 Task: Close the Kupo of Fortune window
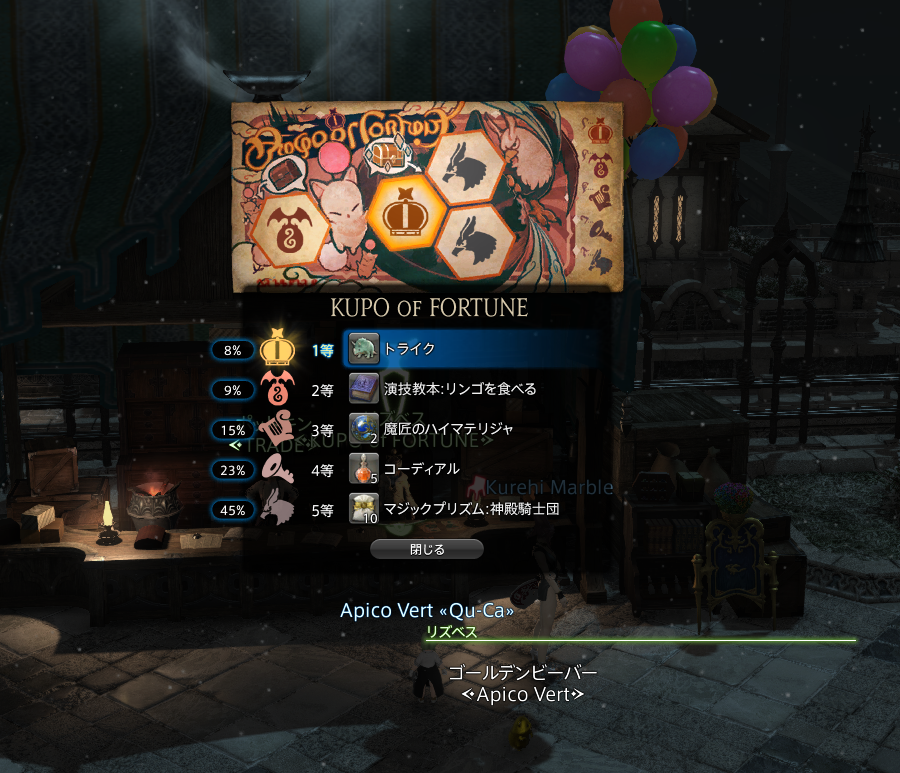426,549
